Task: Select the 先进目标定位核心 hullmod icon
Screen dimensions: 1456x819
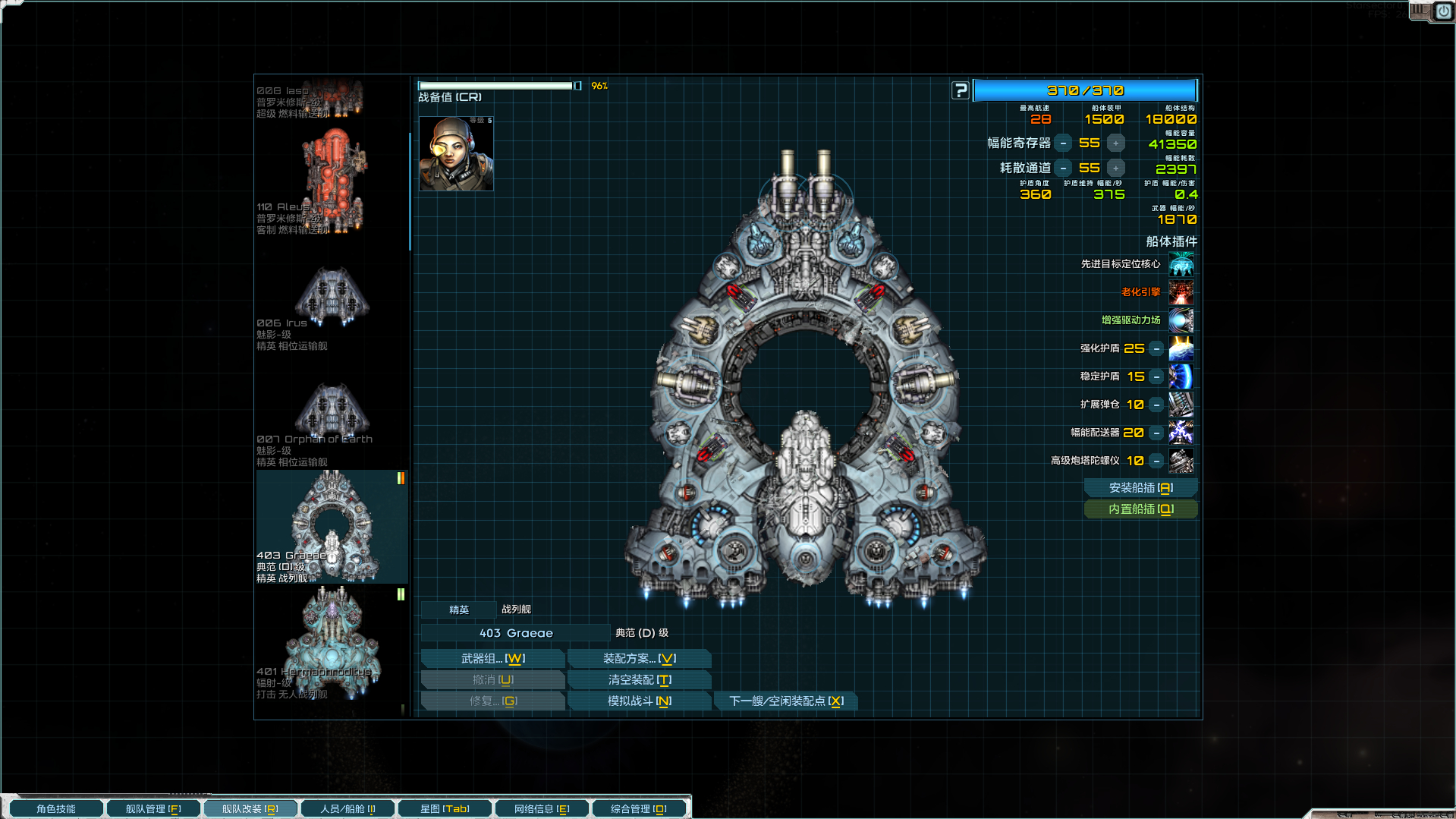Action: [x=1181, y=264]
